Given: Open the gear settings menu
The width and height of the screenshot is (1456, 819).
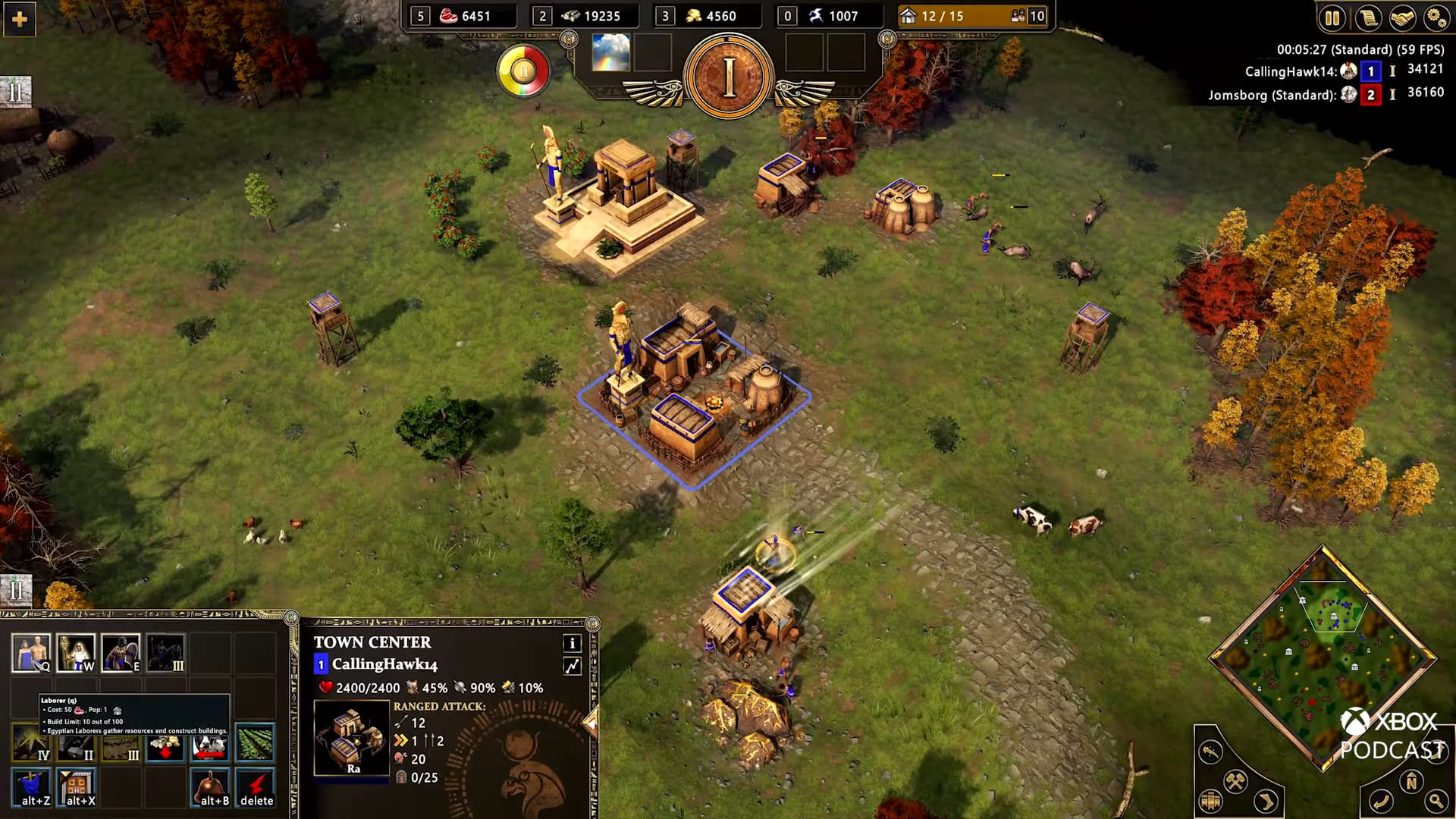Looking at the screenshot, I should [1436, 17].
